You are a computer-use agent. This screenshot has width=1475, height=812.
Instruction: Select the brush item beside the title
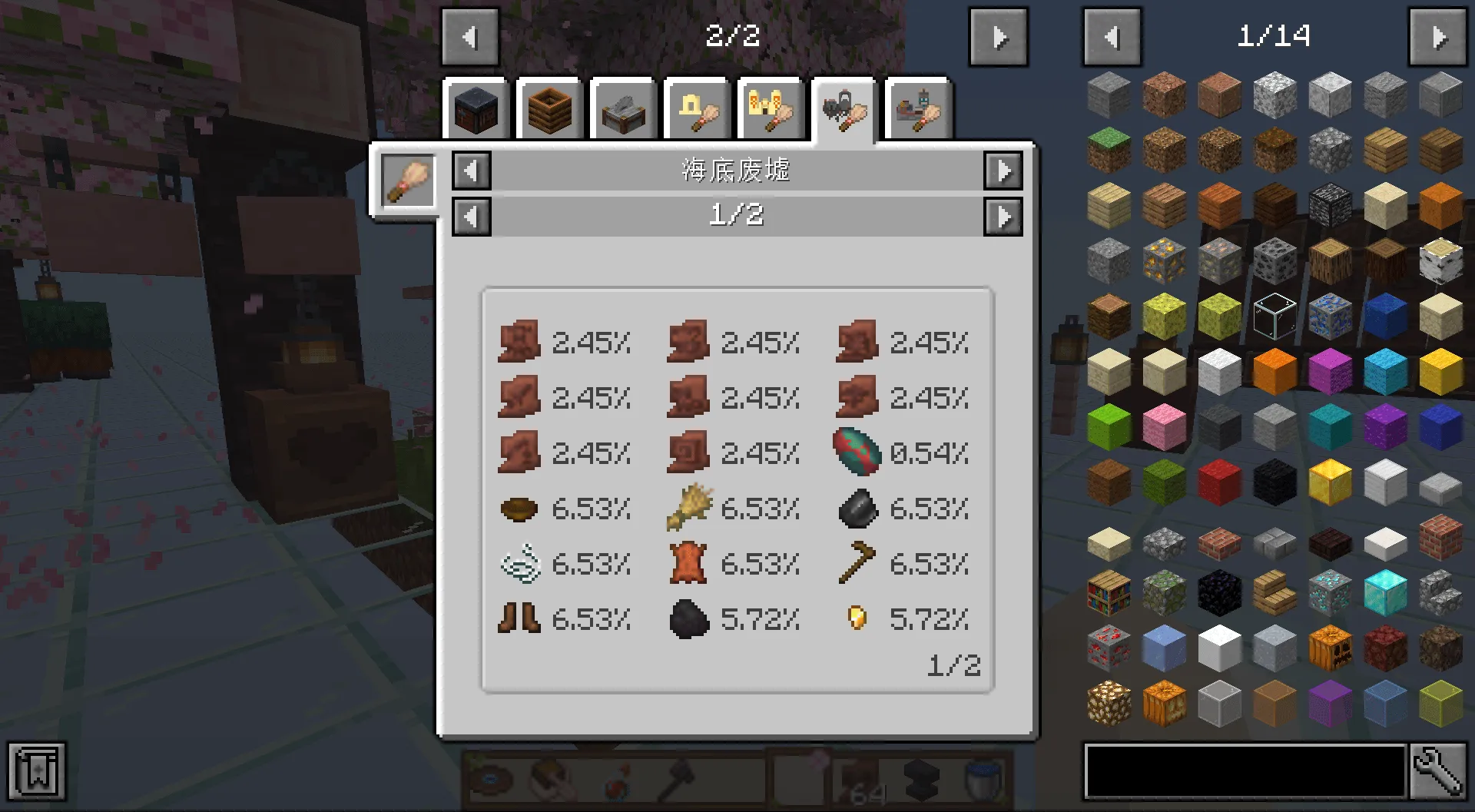pos(408,180)
